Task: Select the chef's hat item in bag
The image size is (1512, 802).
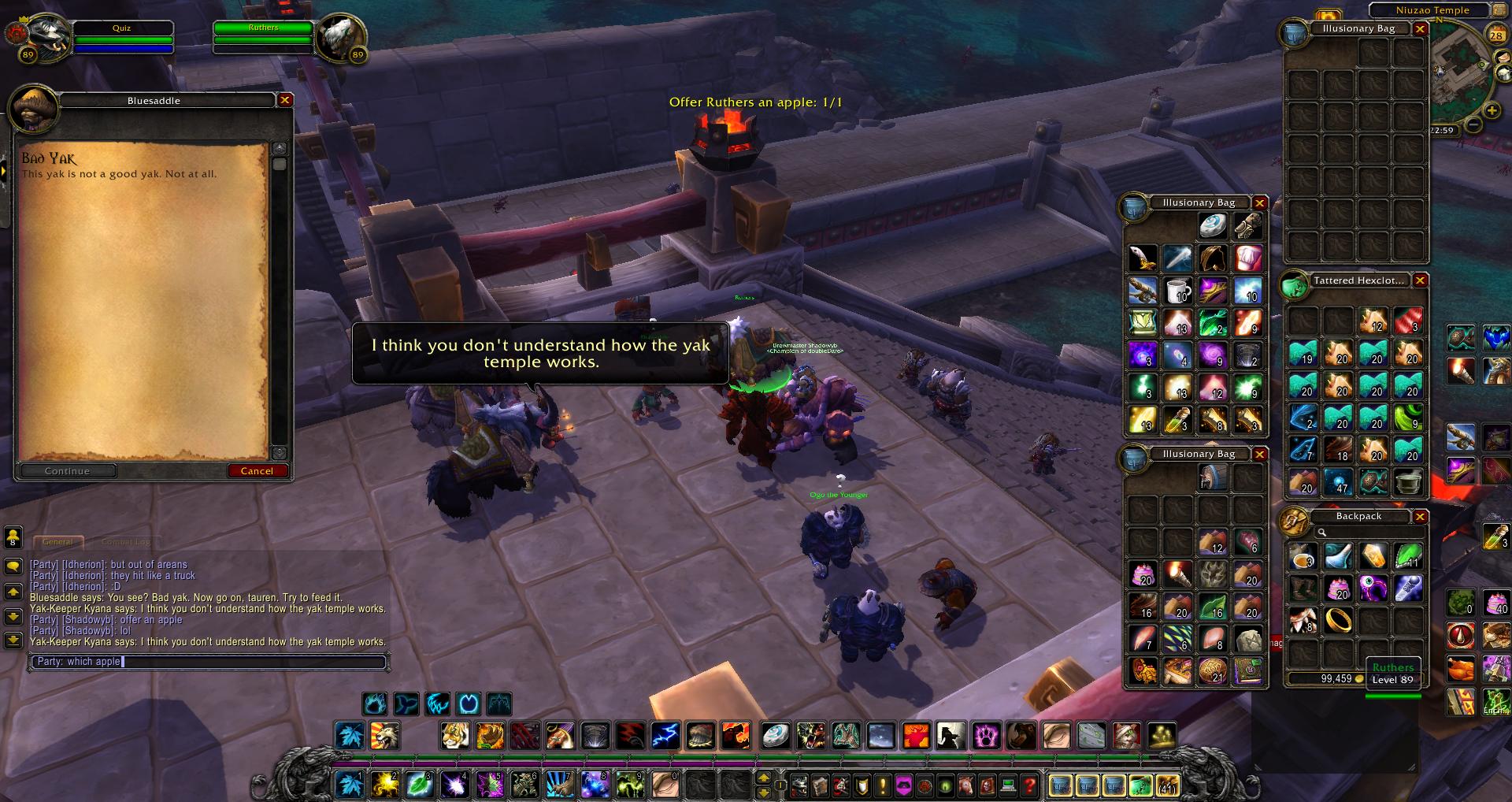Action: 1247,258
